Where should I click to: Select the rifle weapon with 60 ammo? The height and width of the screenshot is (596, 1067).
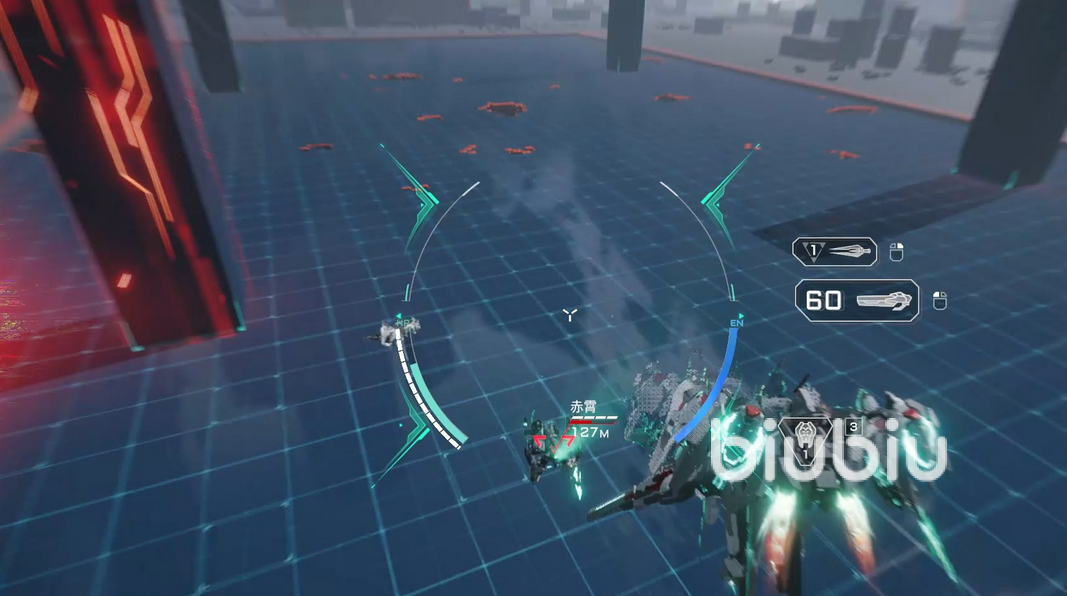coord(857,300)
